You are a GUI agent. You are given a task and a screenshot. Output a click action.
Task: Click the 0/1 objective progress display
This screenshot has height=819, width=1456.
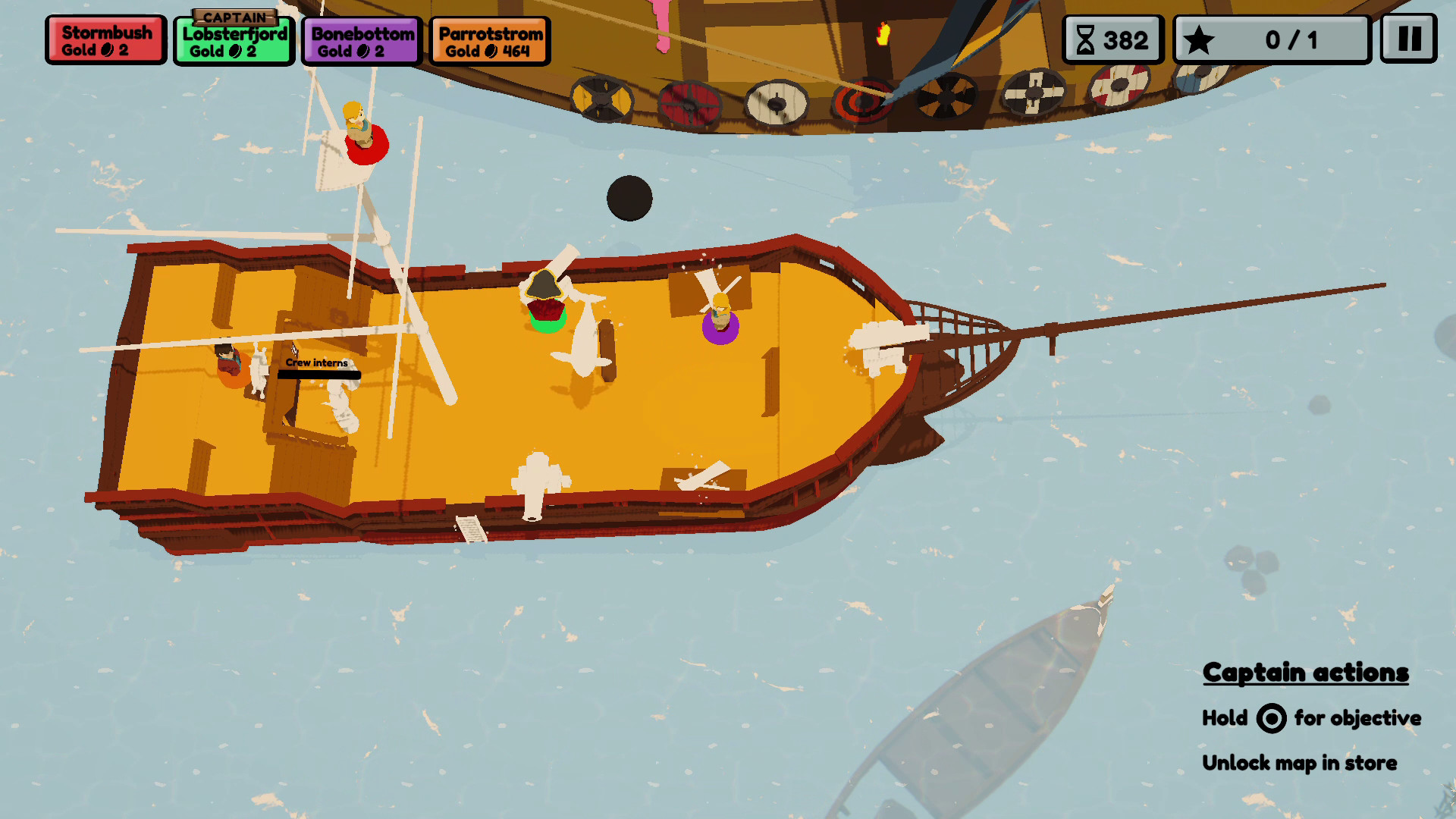point(1289,40)
